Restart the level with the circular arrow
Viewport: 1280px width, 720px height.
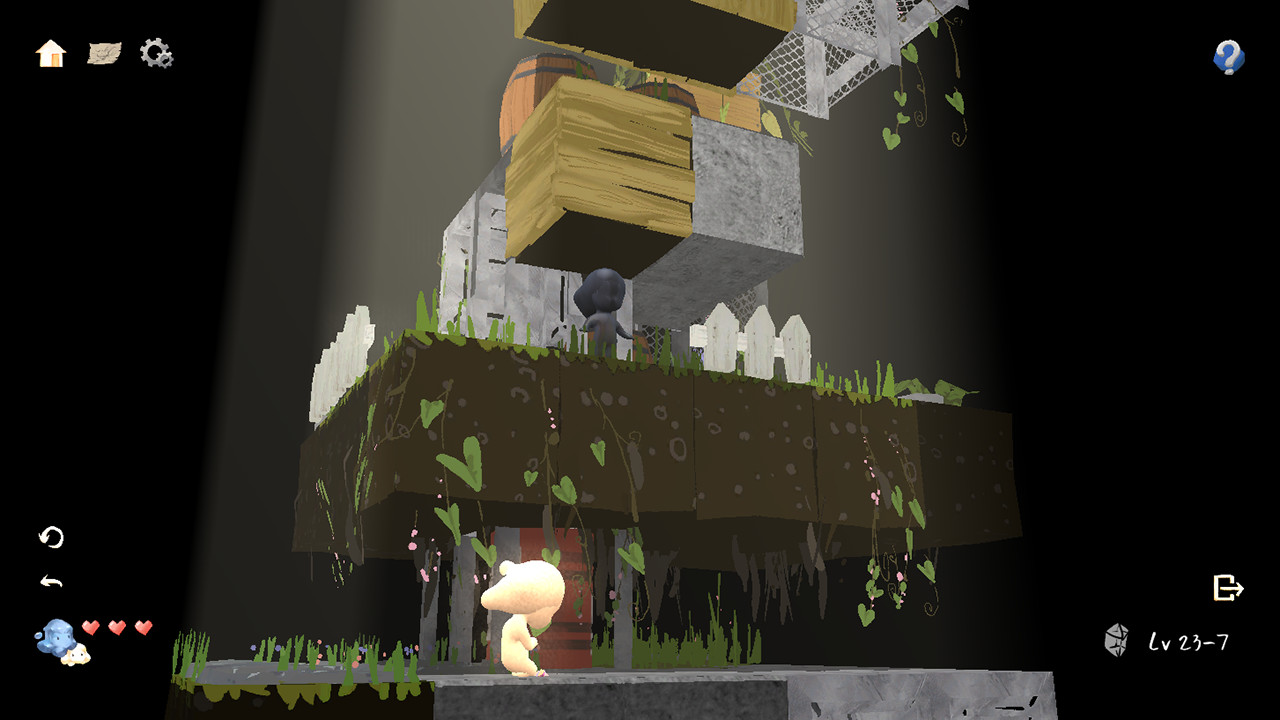(x=53, y=539)
